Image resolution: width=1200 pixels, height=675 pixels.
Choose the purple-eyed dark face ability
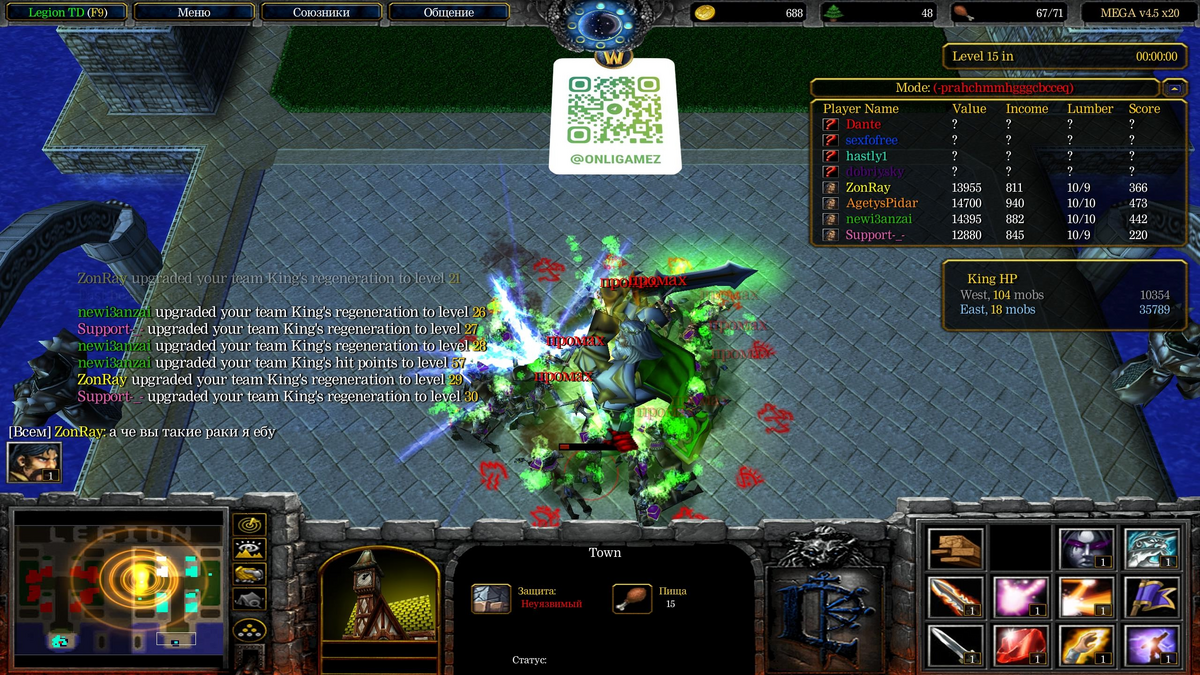coord(1085,548)
